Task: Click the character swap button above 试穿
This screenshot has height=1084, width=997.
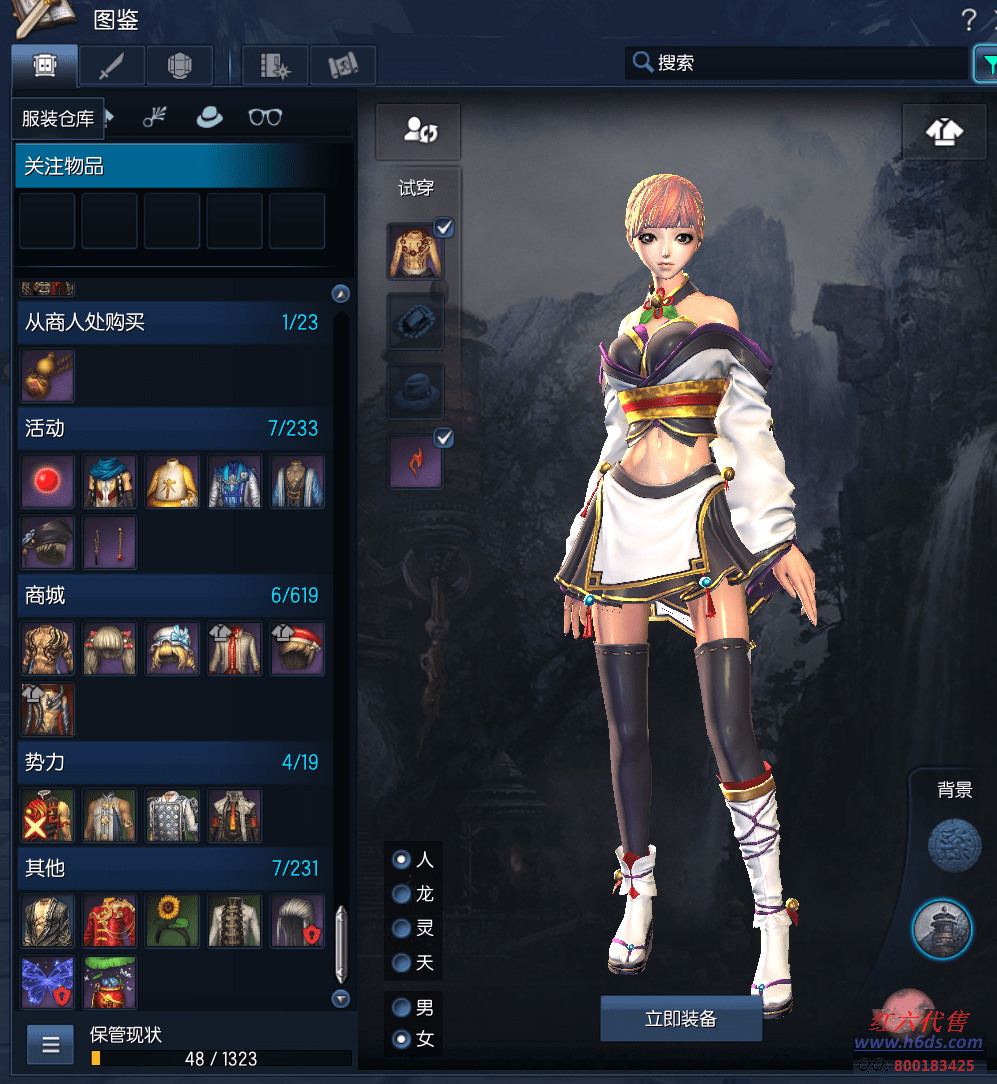Action: [418, 131]
